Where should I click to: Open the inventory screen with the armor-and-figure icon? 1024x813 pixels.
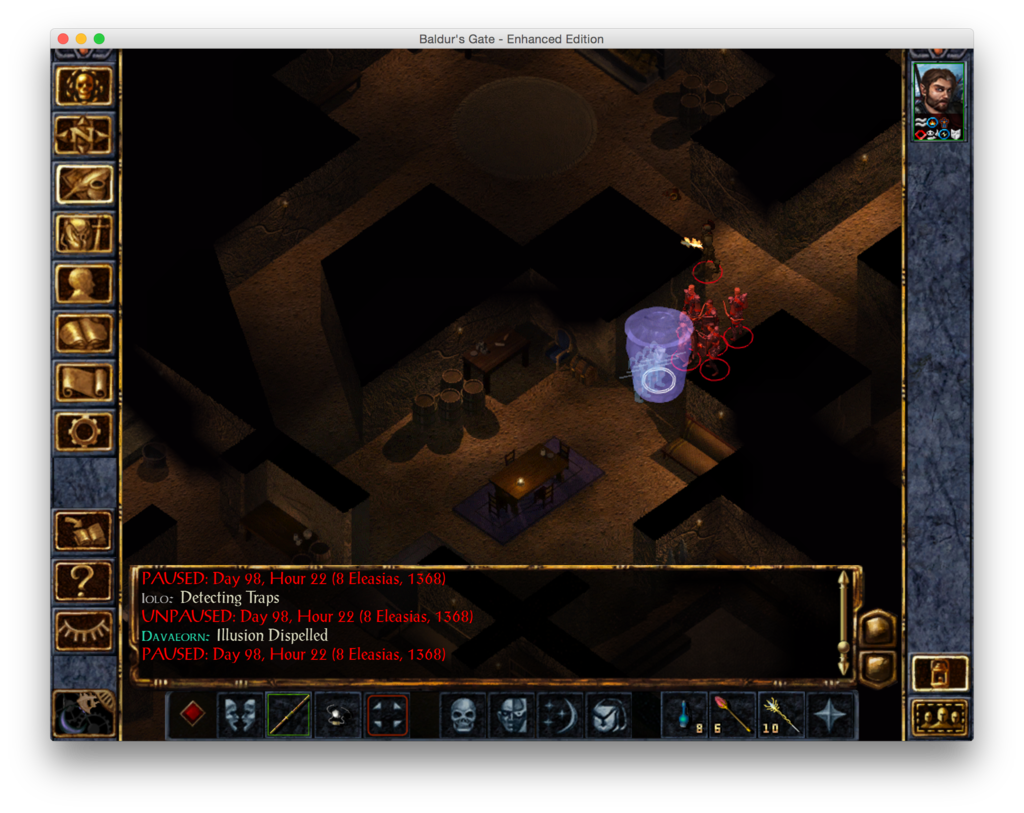pos(84,235)
